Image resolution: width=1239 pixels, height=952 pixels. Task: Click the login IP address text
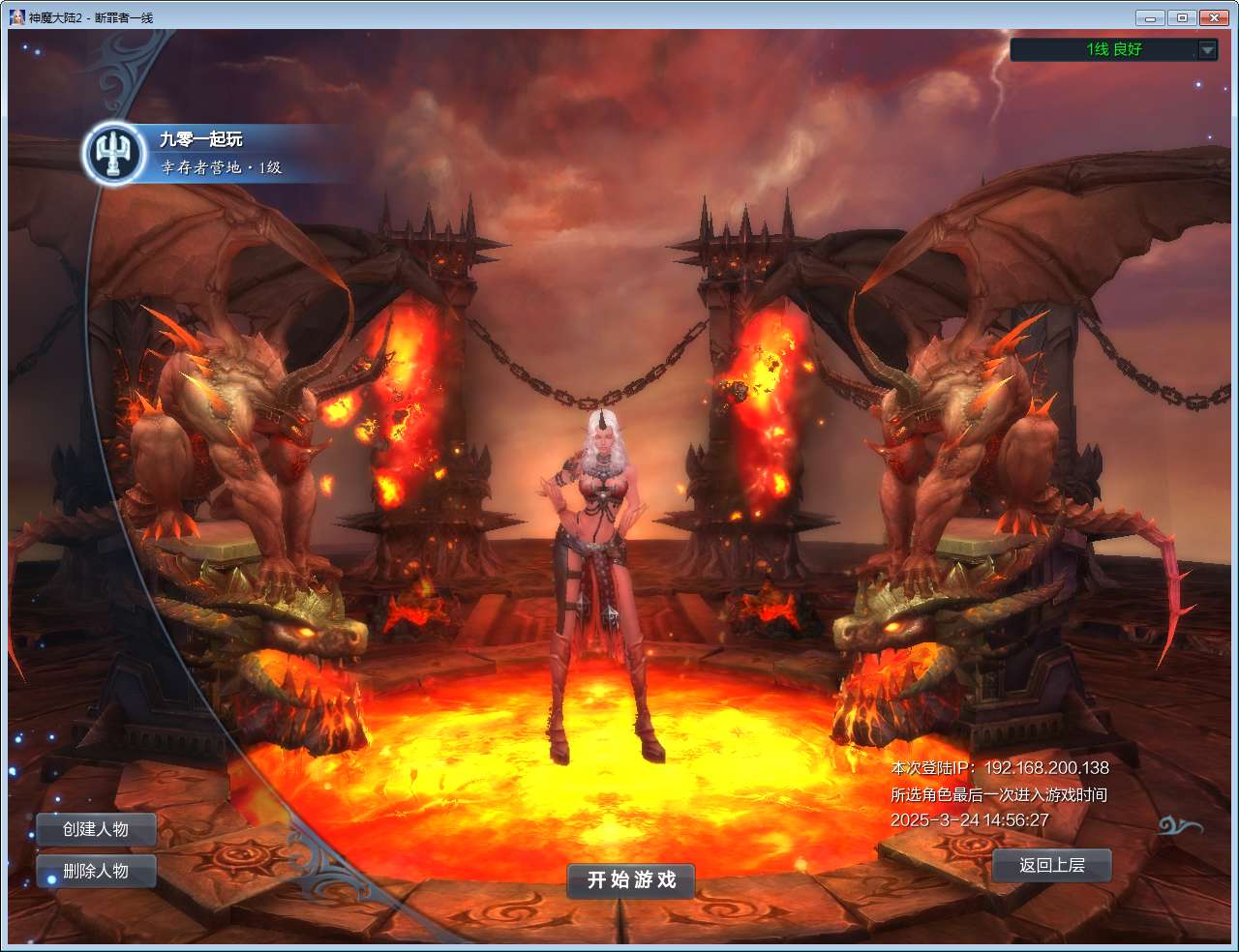[1000, 768]
